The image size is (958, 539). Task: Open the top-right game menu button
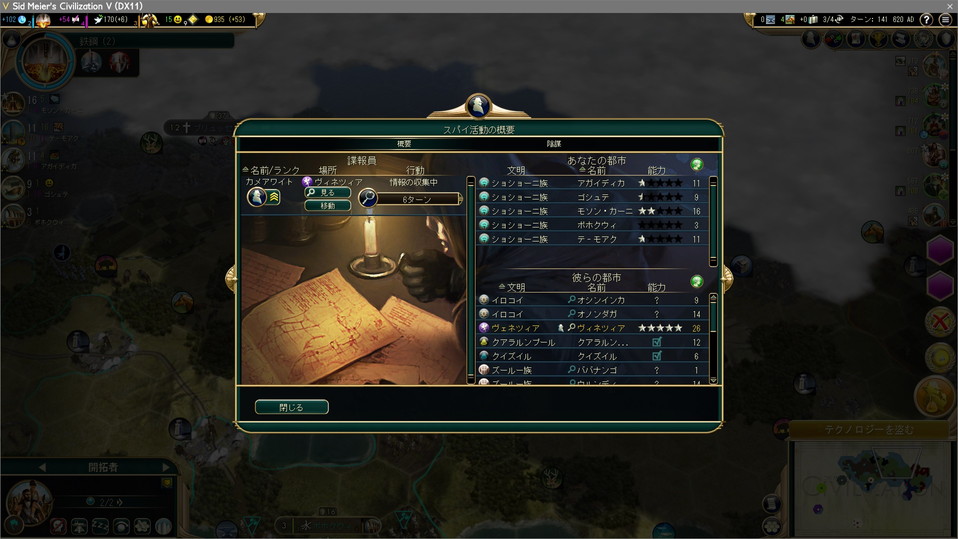point(943,19)
